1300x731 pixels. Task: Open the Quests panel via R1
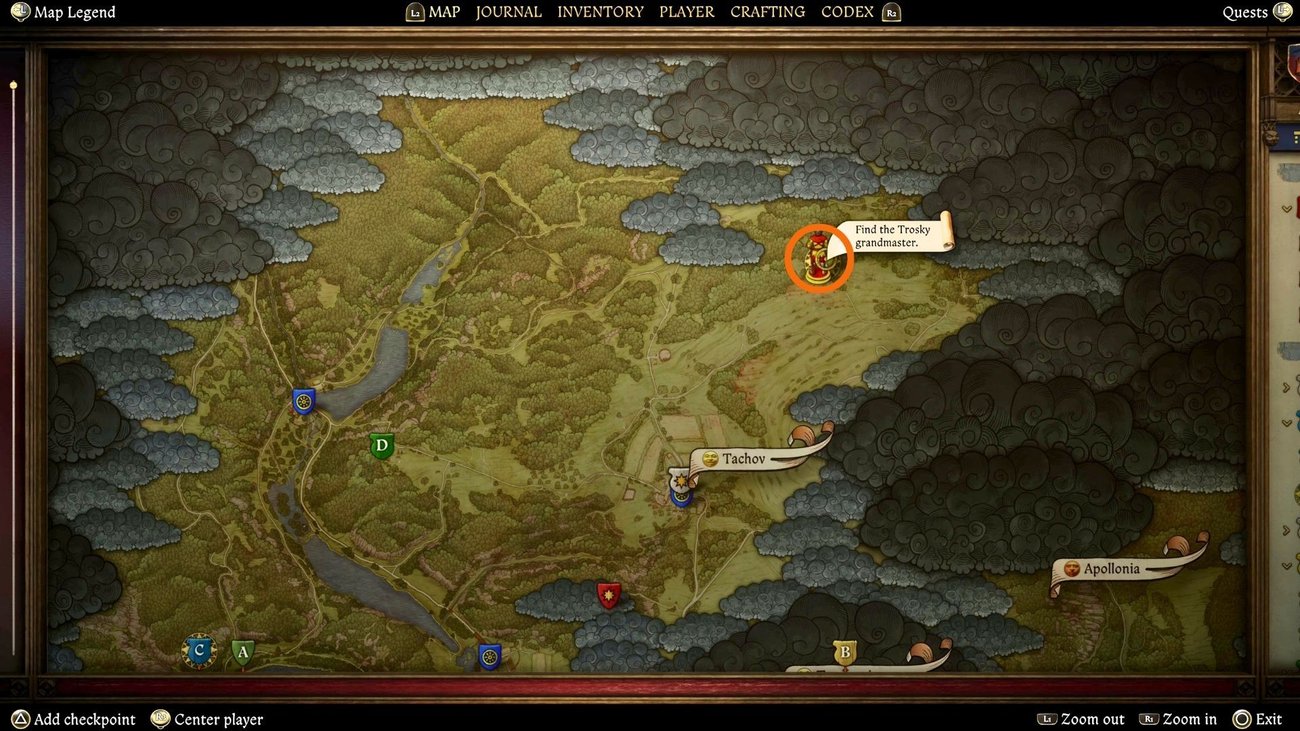(x=1283, y=12)
